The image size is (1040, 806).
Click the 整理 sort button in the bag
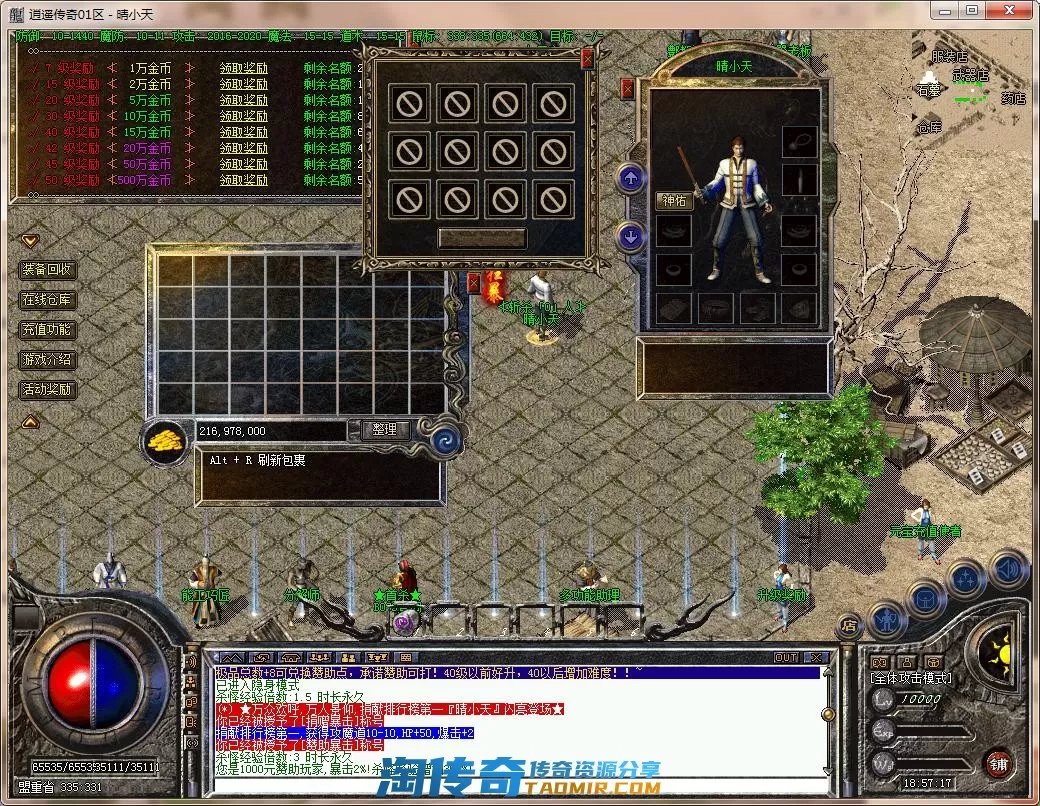click(x=385, y=430)
